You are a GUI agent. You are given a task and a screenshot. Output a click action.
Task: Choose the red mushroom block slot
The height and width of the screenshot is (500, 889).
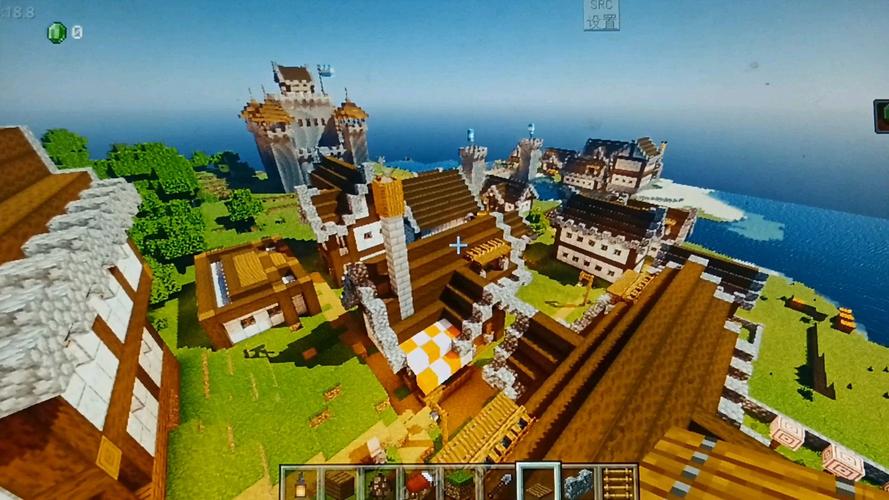[x=419, y=483]
